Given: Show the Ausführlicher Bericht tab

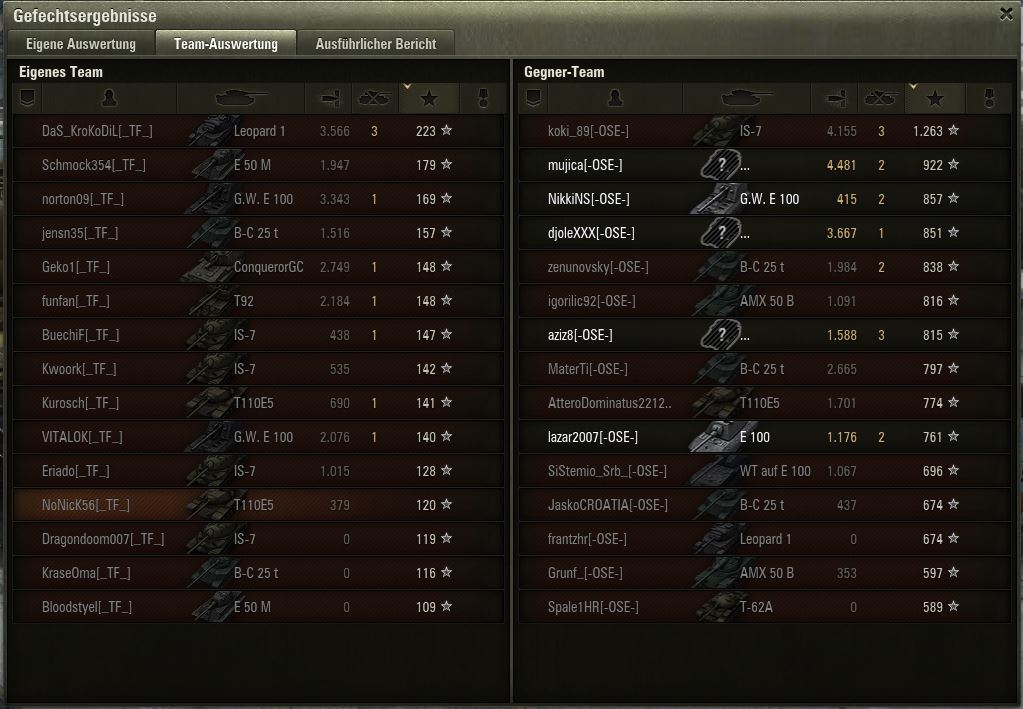Looking at the screenshot, I should (x=375, y=44).
